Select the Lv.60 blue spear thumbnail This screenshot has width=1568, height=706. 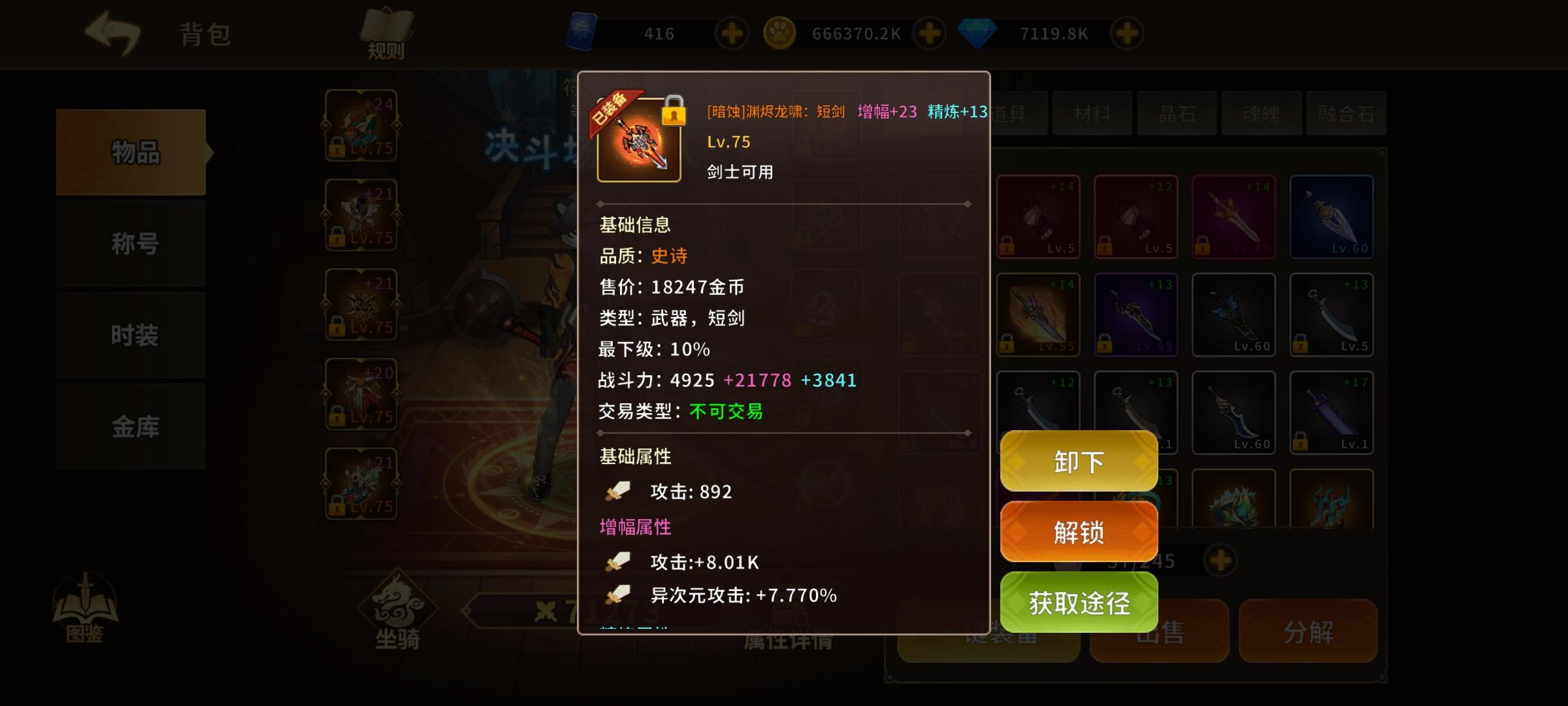pos(1331,216)
